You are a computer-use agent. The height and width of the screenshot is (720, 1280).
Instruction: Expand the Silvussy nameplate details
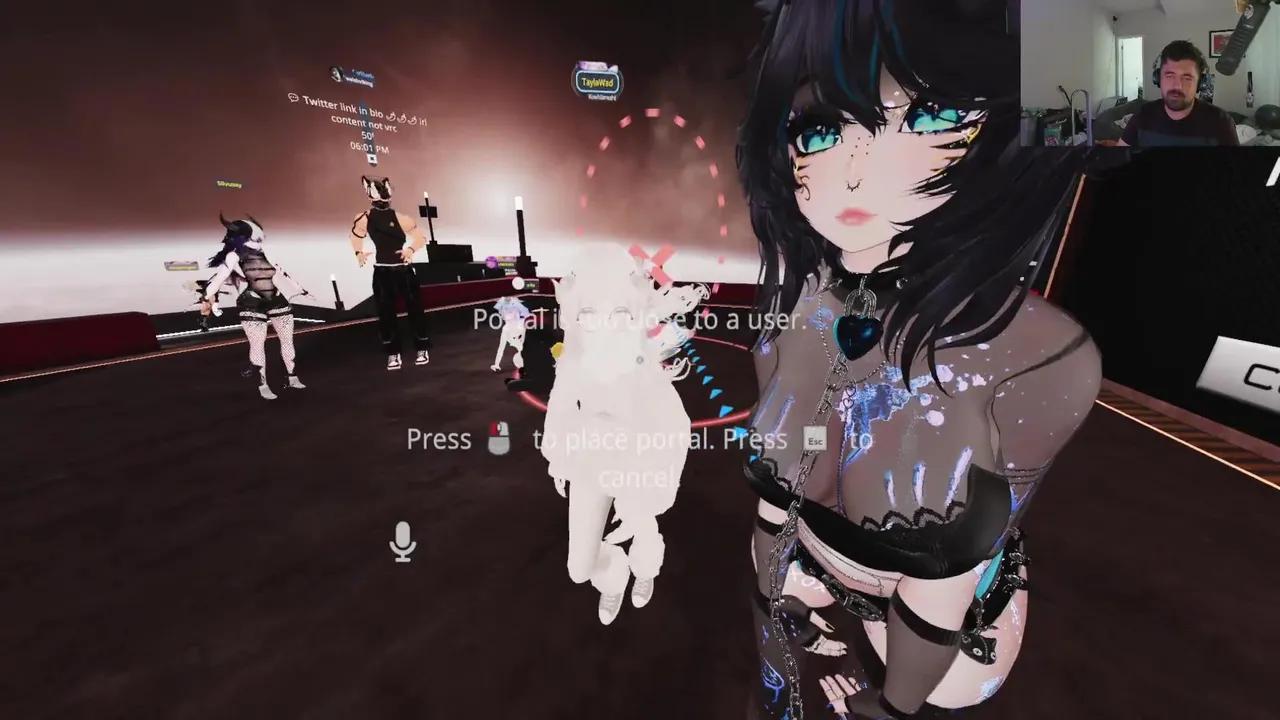[227, 184]
